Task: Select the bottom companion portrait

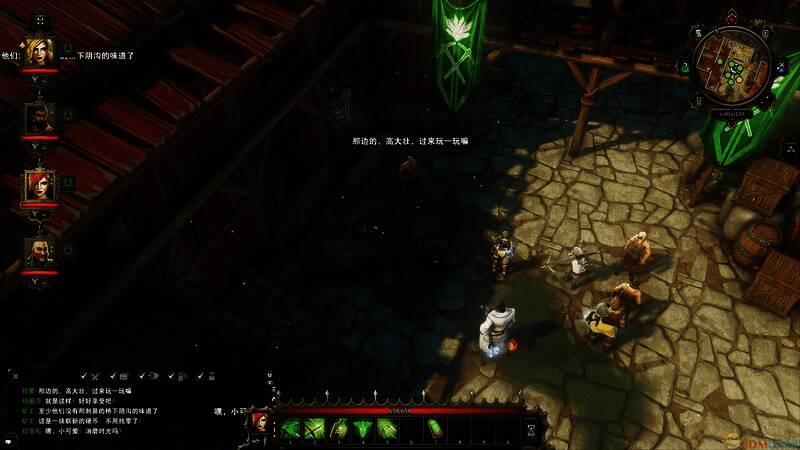Action: 40,252
